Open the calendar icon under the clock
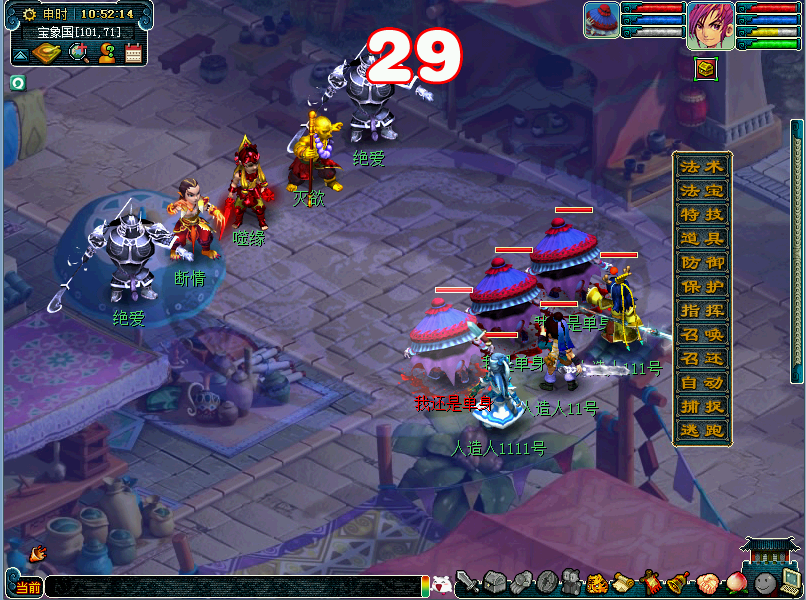Screen dimensions: 806x600 (133, 54)
